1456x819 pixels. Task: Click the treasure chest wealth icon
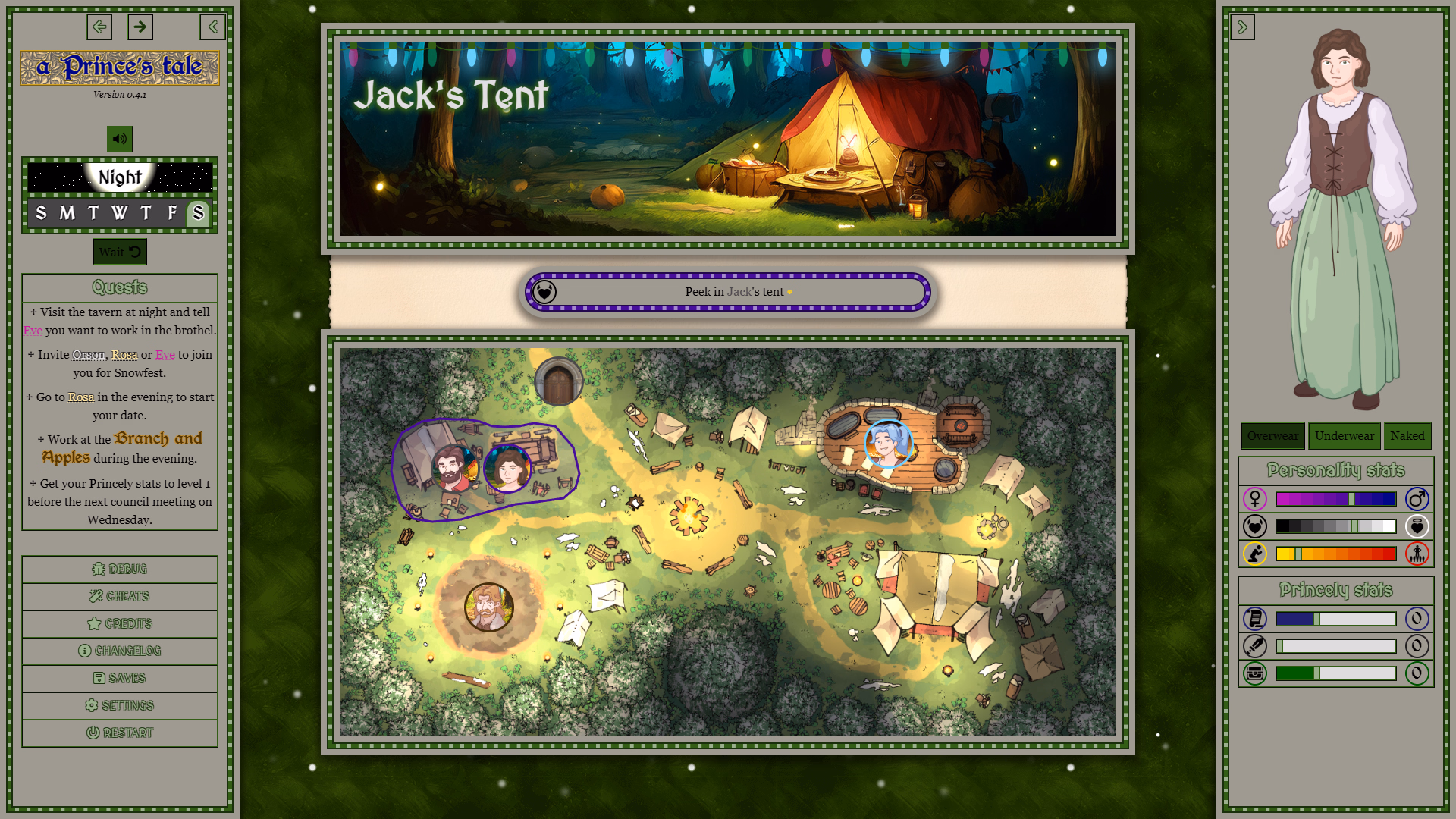1255,673
